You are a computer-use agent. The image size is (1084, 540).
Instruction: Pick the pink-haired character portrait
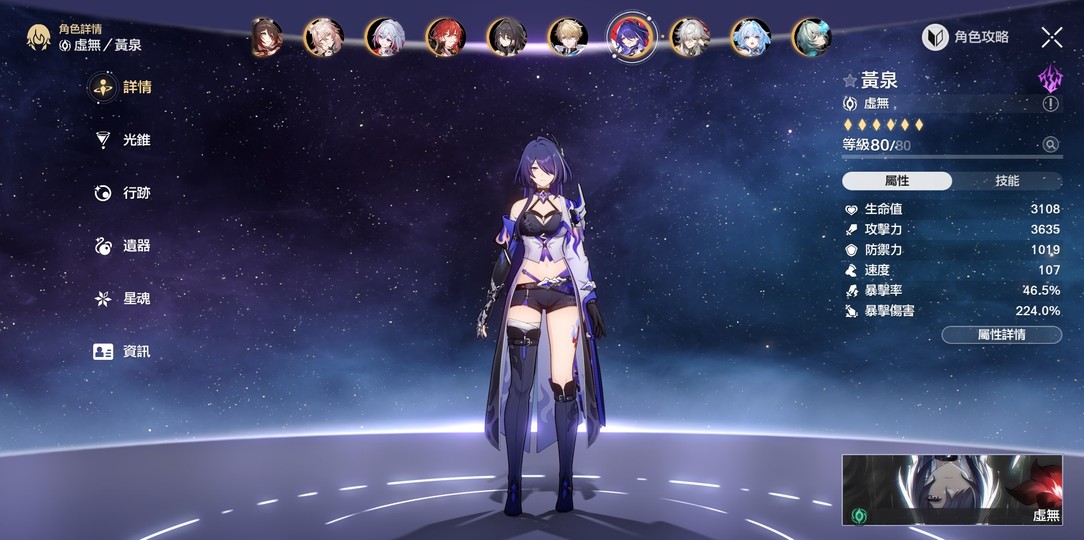pyautogui.click(x=323, y=37)
